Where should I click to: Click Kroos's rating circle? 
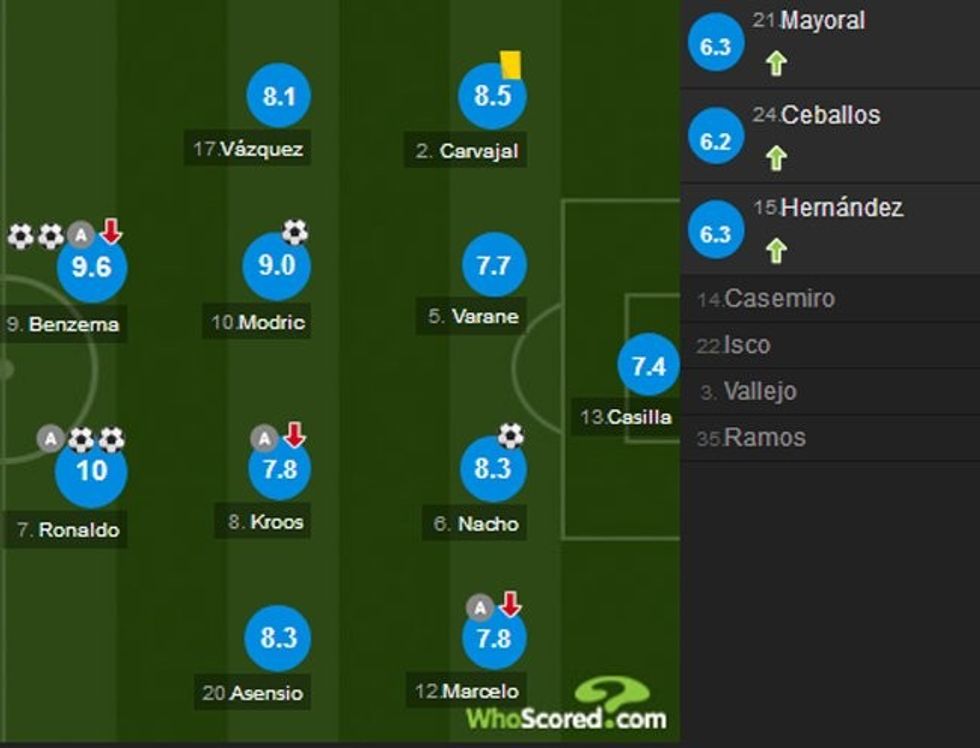point(279,469)
